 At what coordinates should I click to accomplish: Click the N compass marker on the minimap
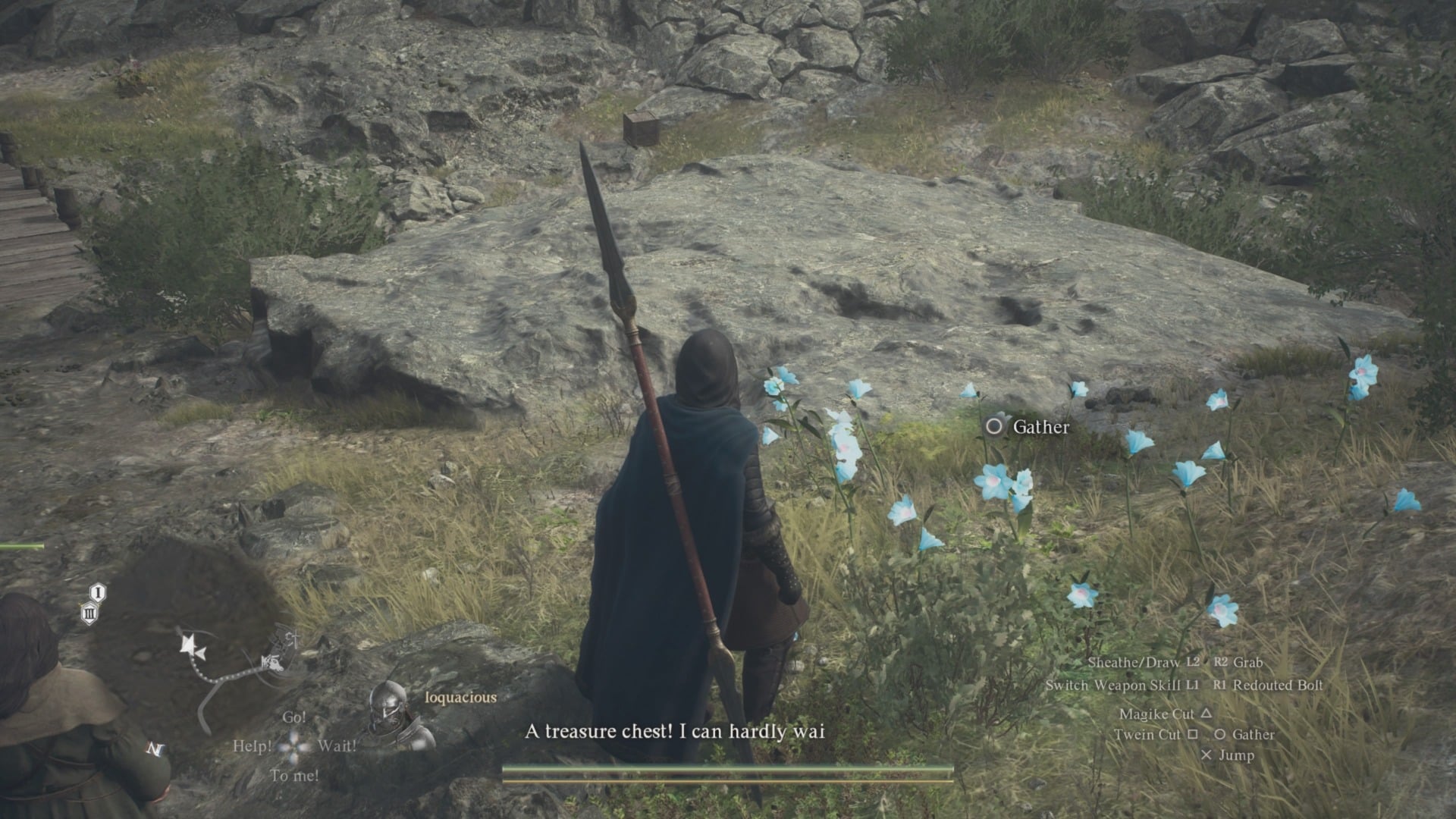coord(157,748)
